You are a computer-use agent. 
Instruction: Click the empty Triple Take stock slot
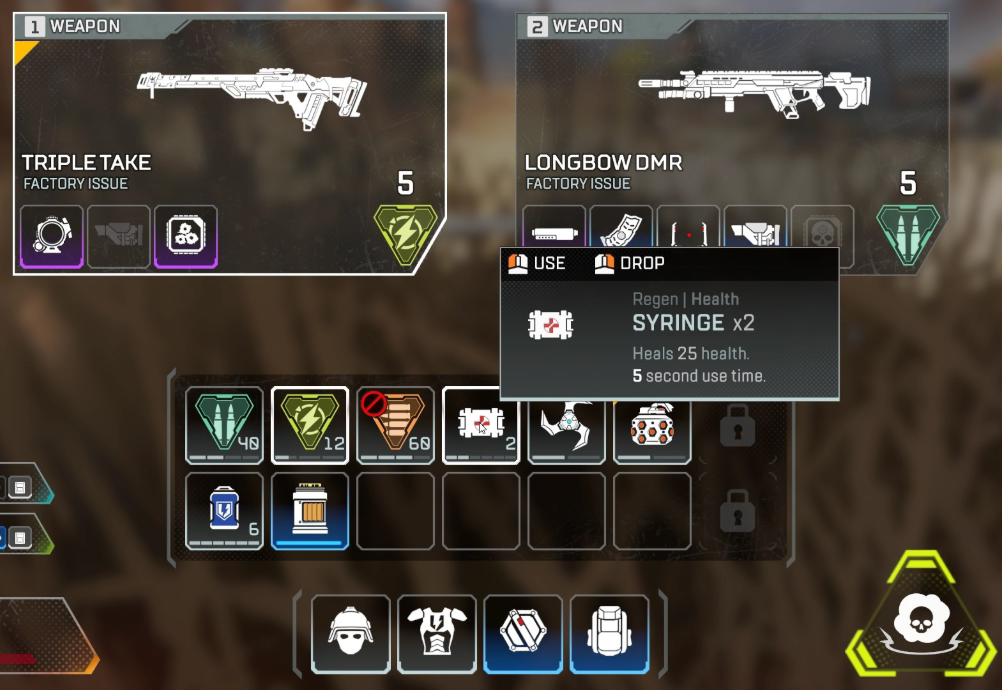[119, 237]
